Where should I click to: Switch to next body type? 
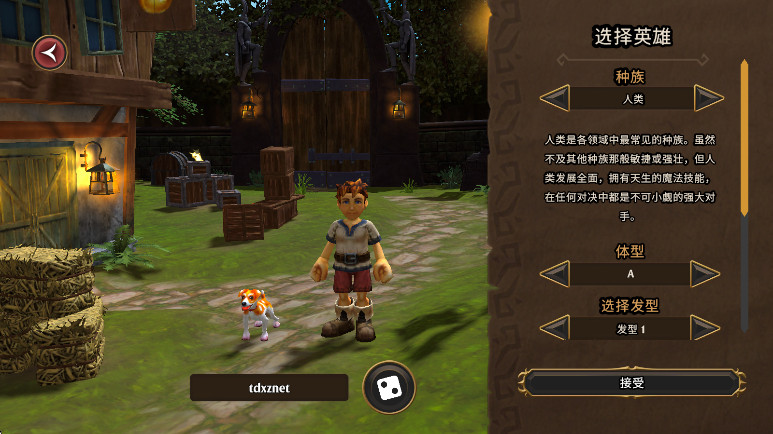click(x=707, y=274)
